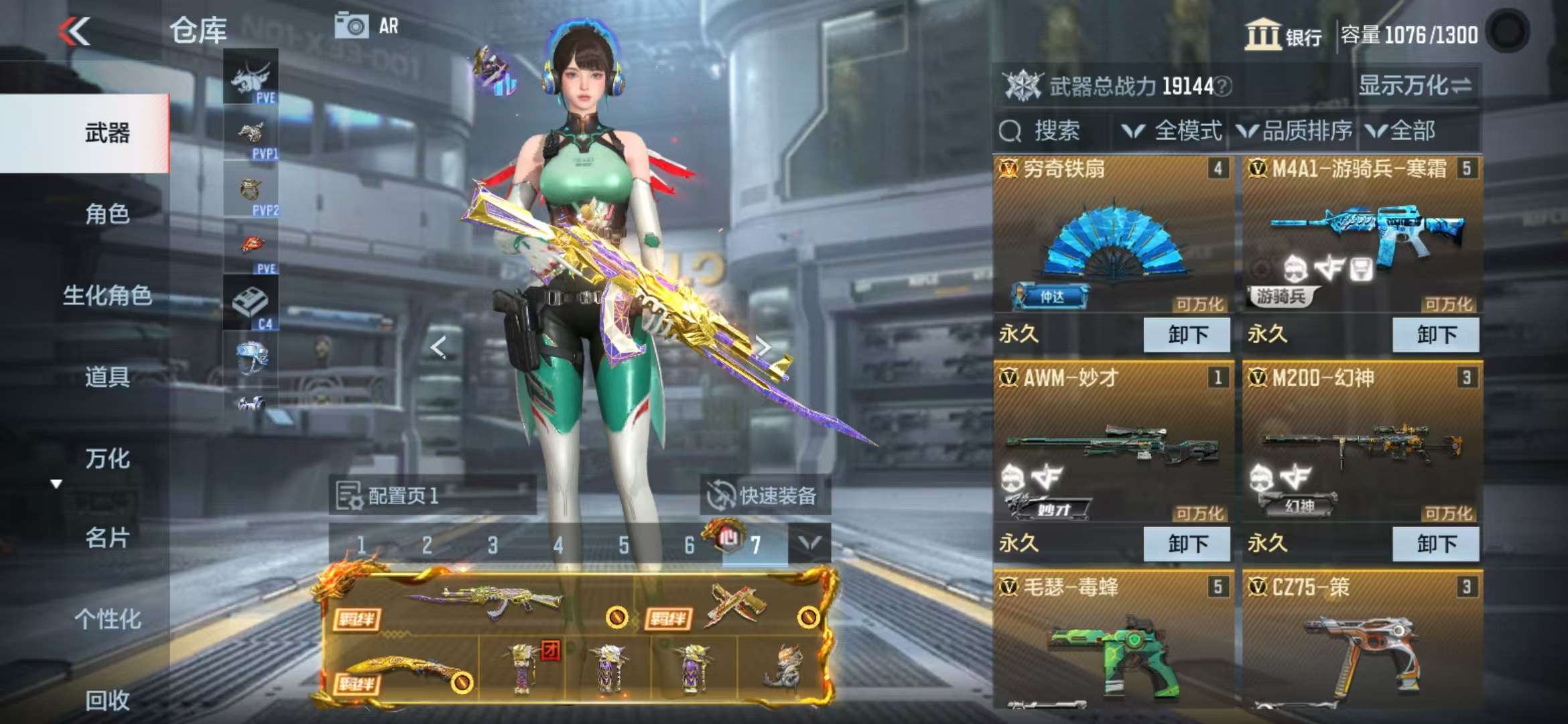The width and height of the screenshot is (1568, 724).
Task: Open the 万化 tab
Action: pyautogui.click(x=106, y=459)
